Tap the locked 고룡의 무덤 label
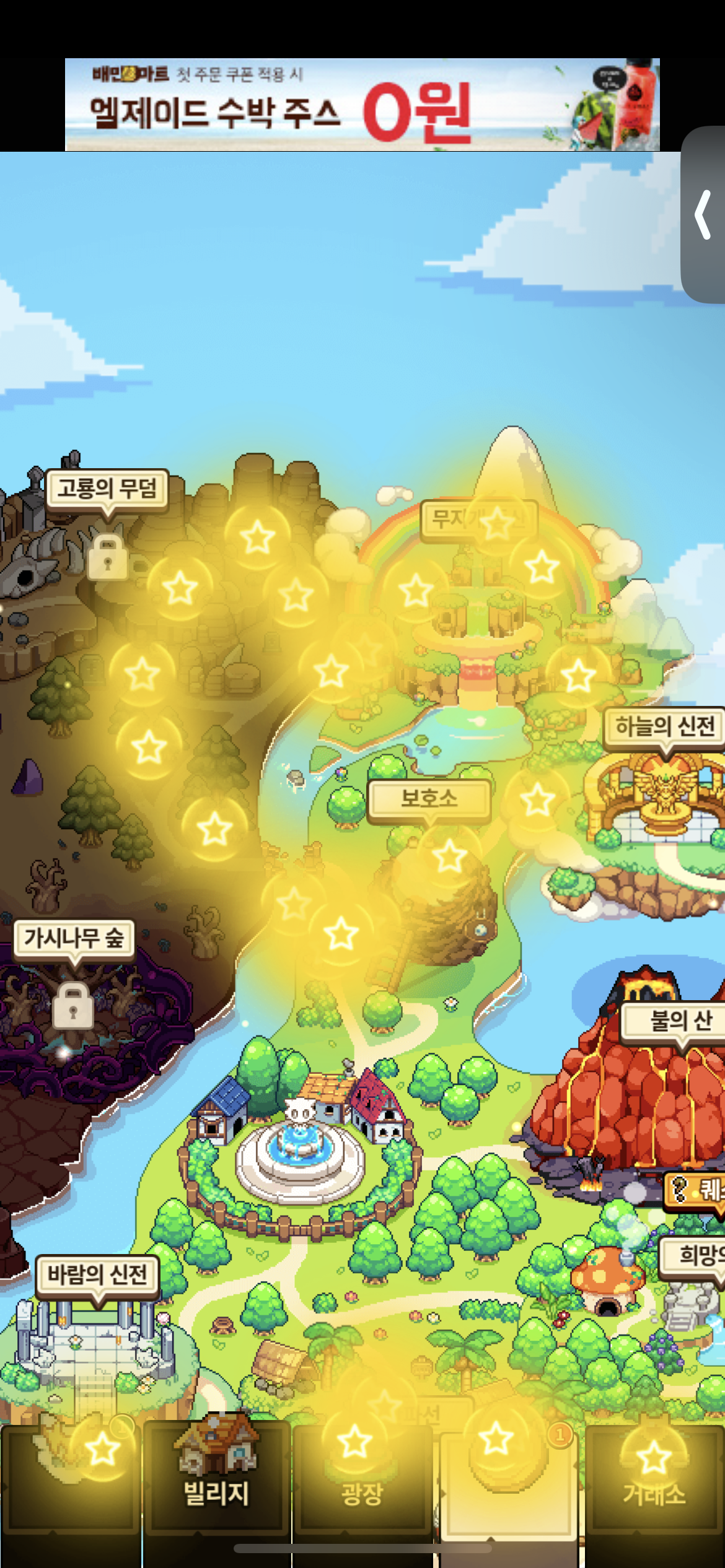 pyautogui.click(x=107, y=489)
